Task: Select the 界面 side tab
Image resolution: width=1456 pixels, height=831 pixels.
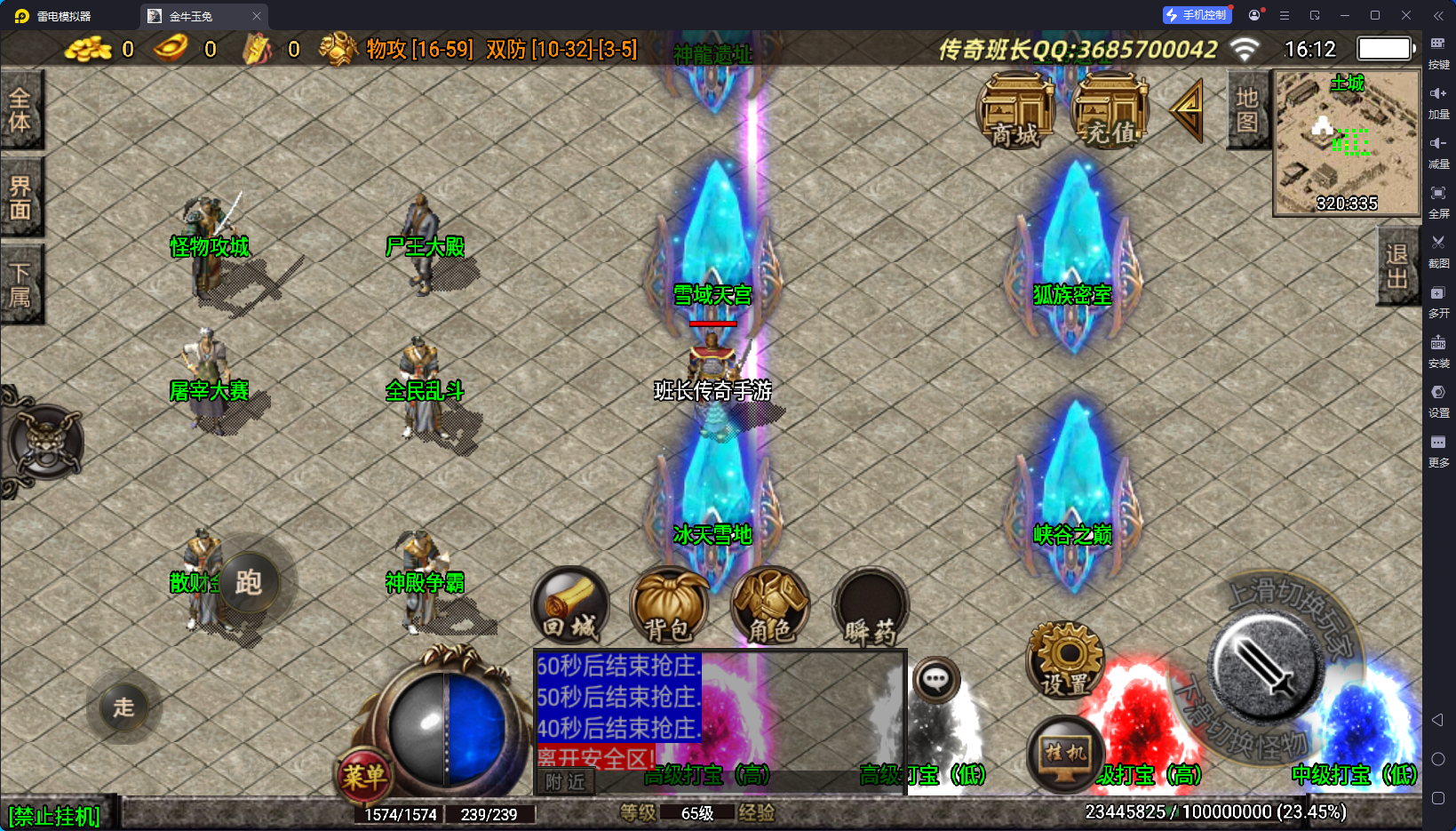Action: pyautogui.click(x=20, y=197)
